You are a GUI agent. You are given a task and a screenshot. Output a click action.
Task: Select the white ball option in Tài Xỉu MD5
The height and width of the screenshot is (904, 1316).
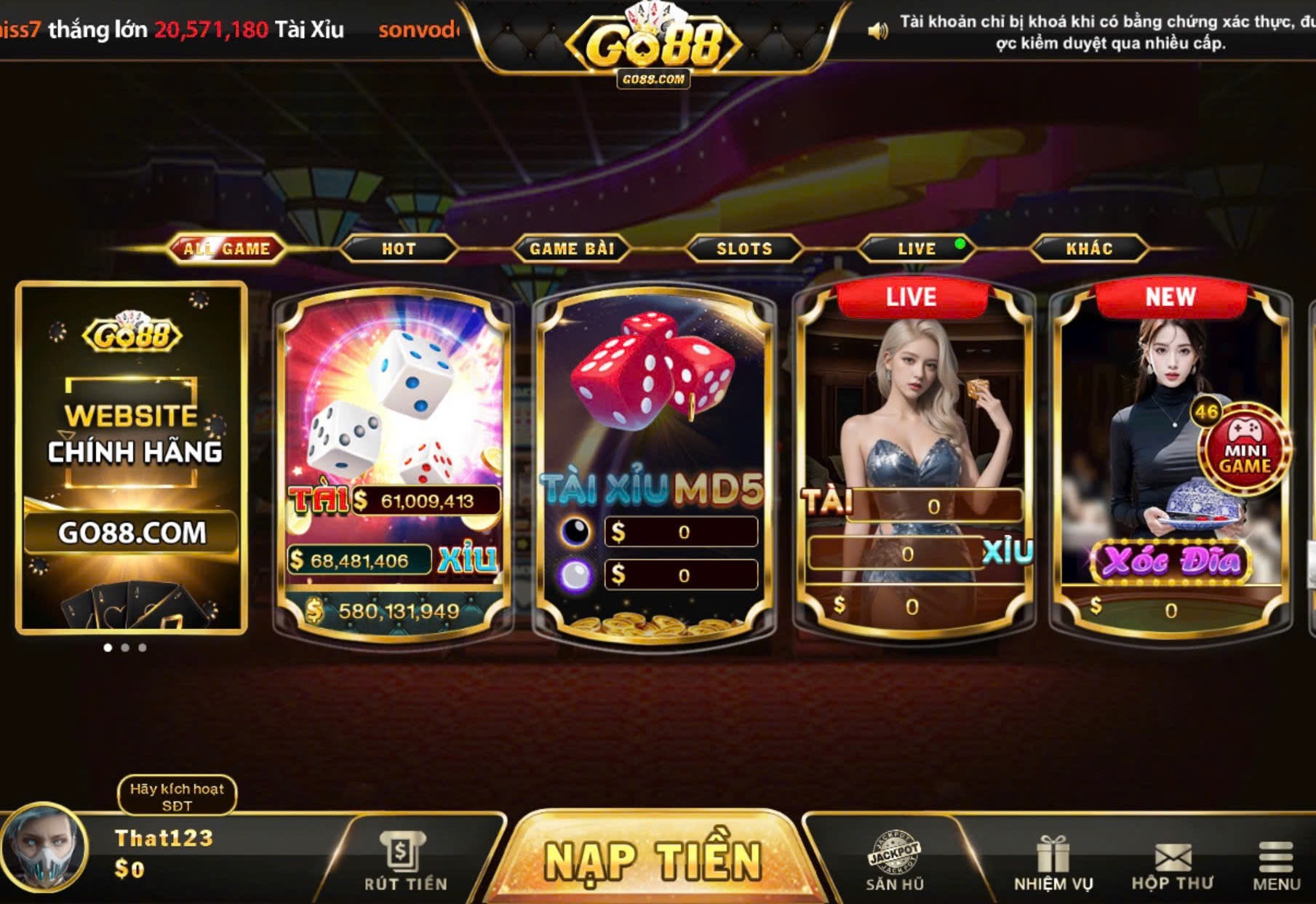tap(577, 576)
